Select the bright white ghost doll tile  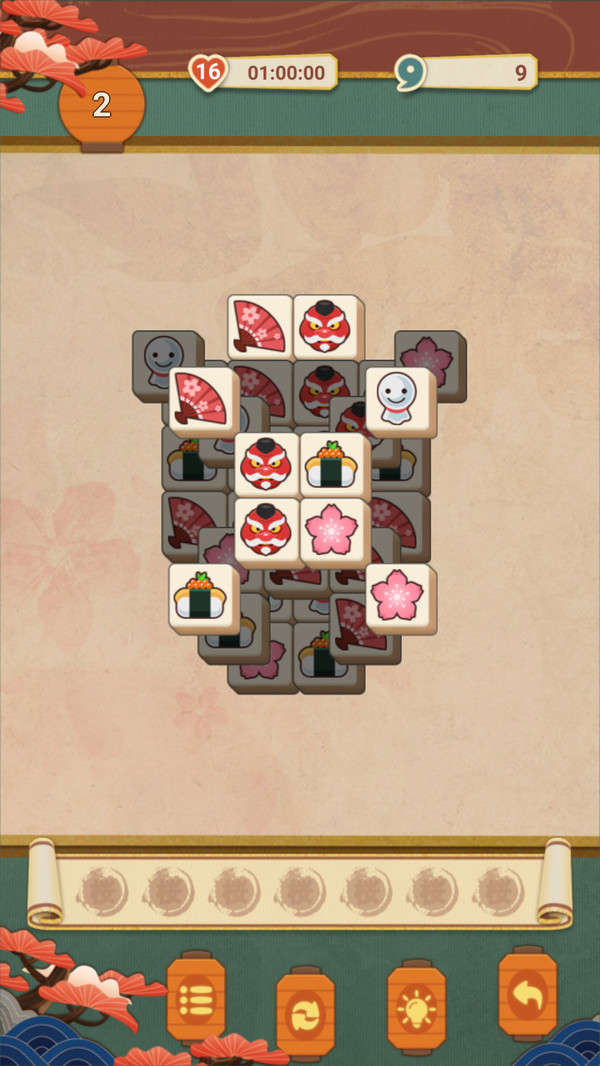coord(400,401)
